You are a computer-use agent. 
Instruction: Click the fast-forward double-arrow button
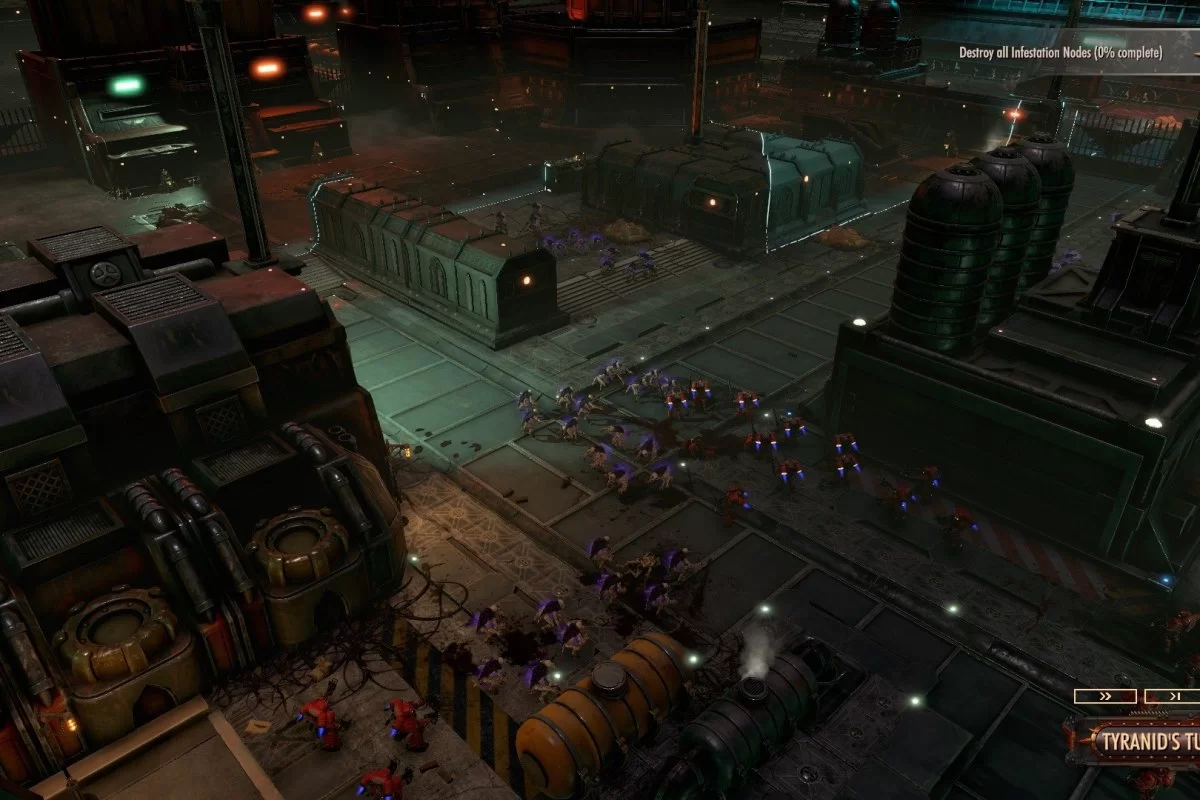point(1104,696)
